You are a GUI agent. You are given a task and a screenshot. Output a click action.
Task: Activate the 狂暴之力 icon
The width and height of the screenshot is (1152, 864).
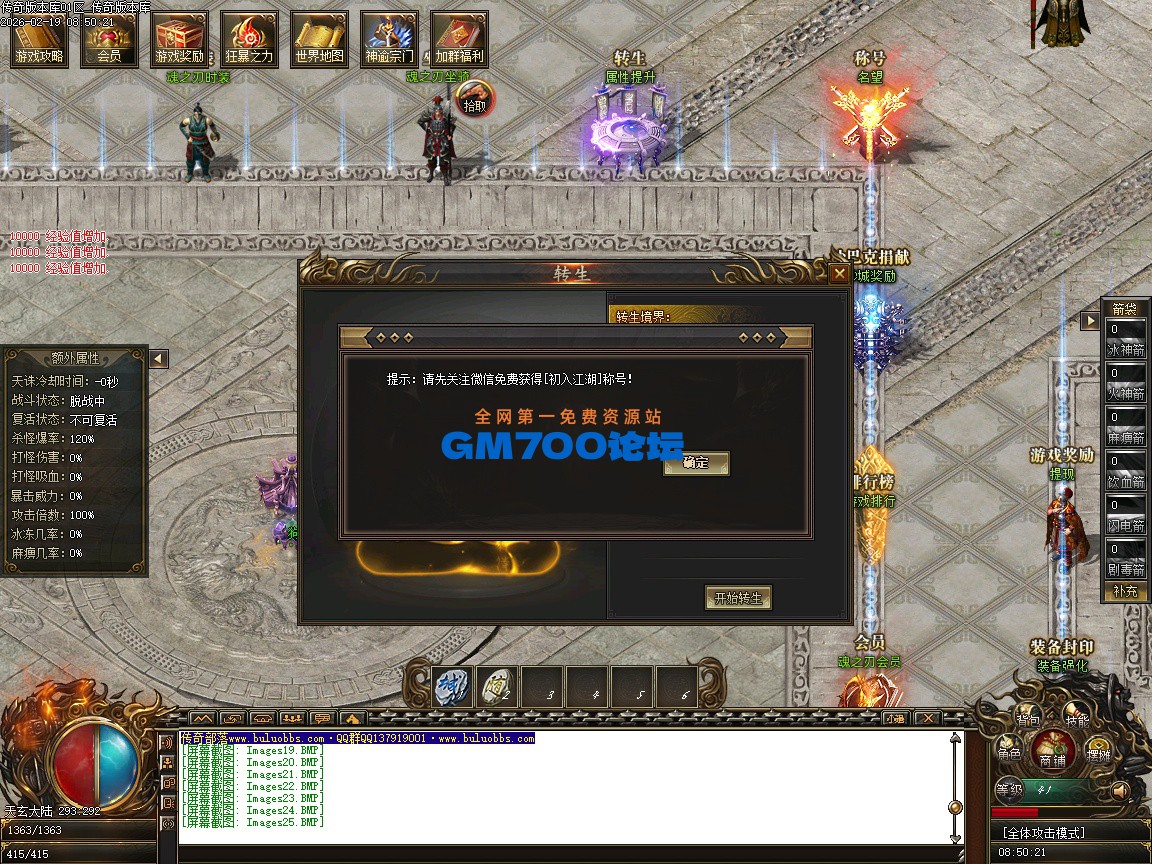pos(249,40)
